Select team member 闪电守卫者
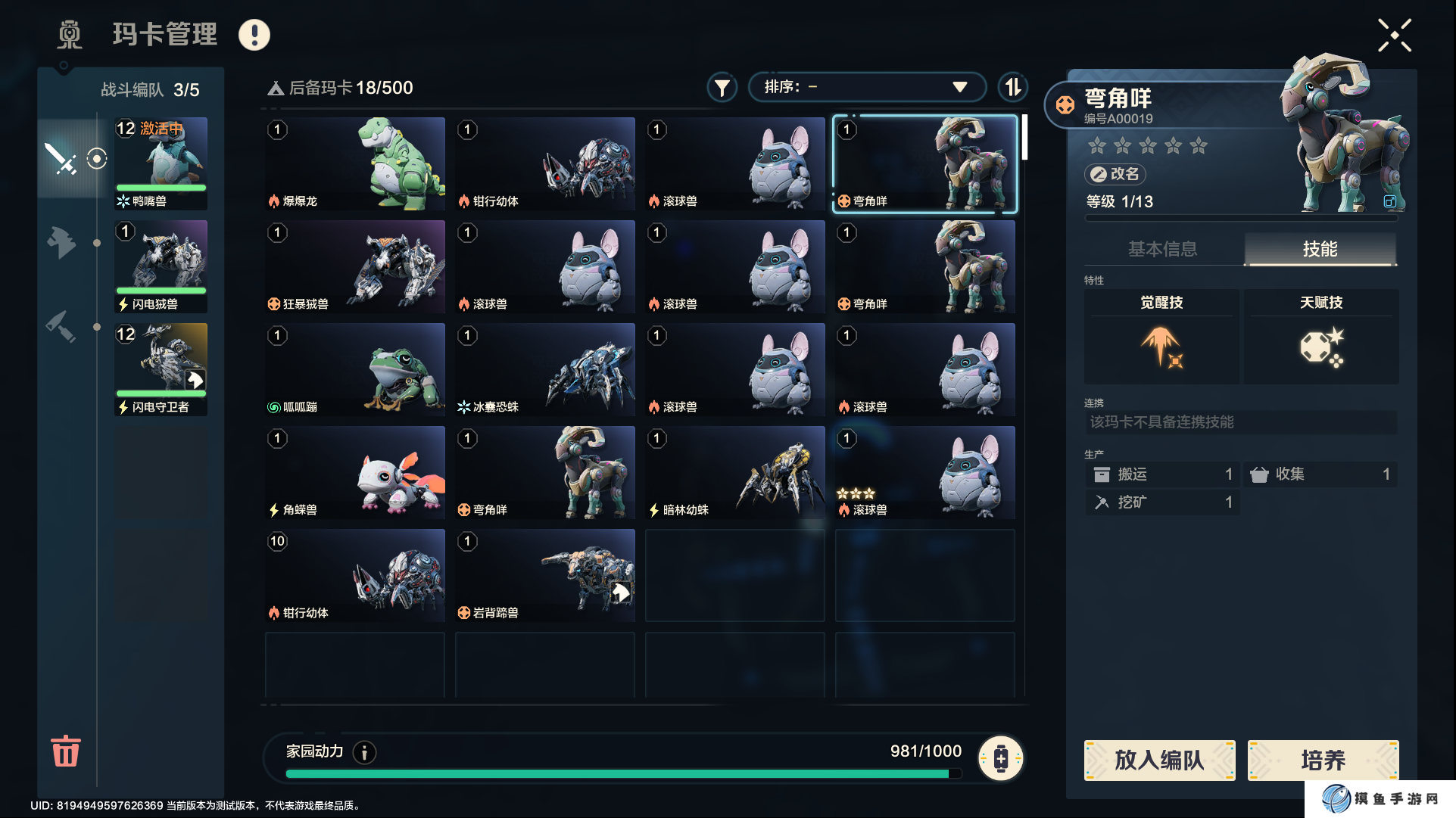1456x818 pixels. coord(161,369)
